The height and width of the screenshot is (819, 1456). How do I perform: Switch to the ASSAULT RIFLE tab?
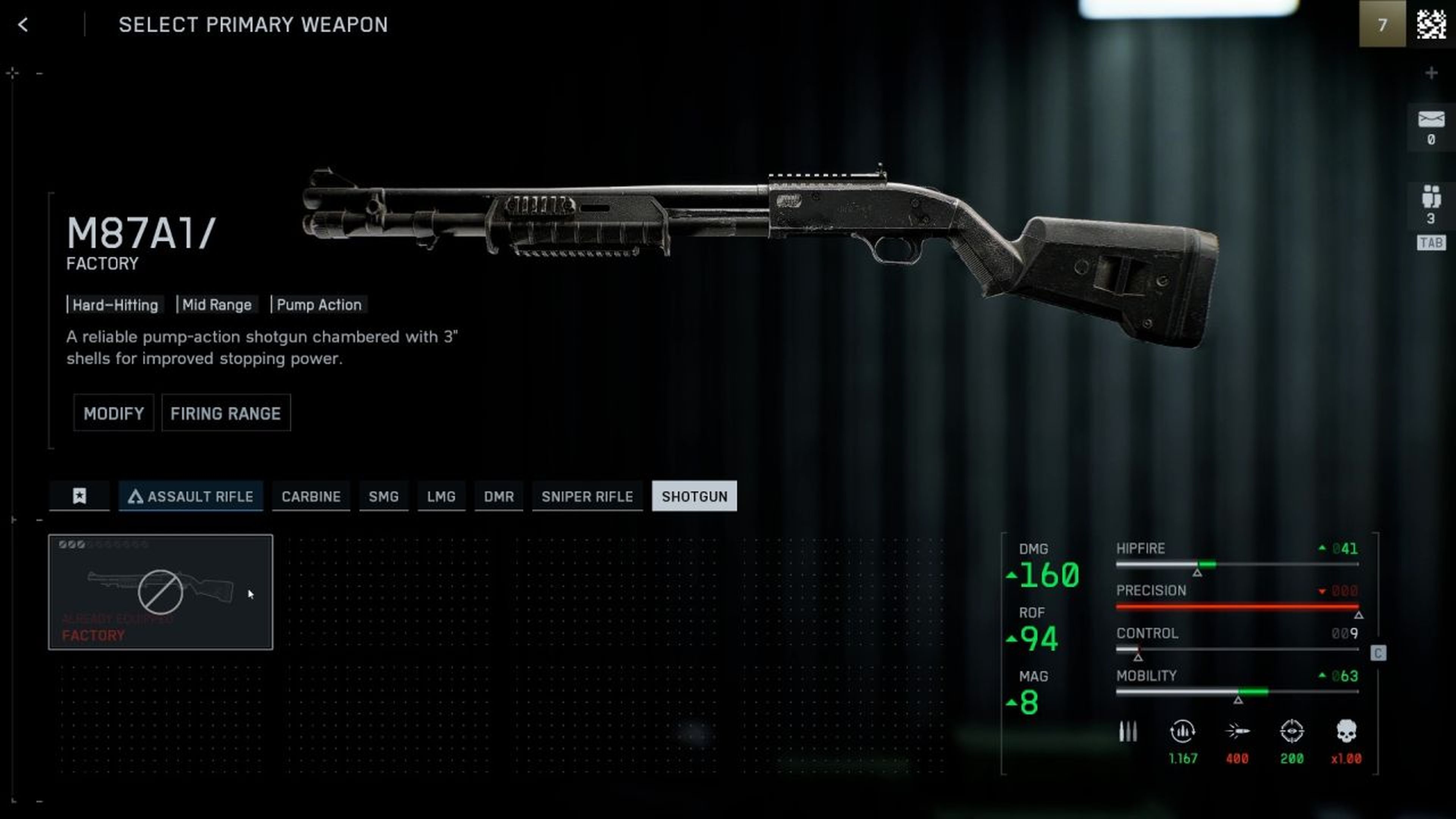[190, 496]
